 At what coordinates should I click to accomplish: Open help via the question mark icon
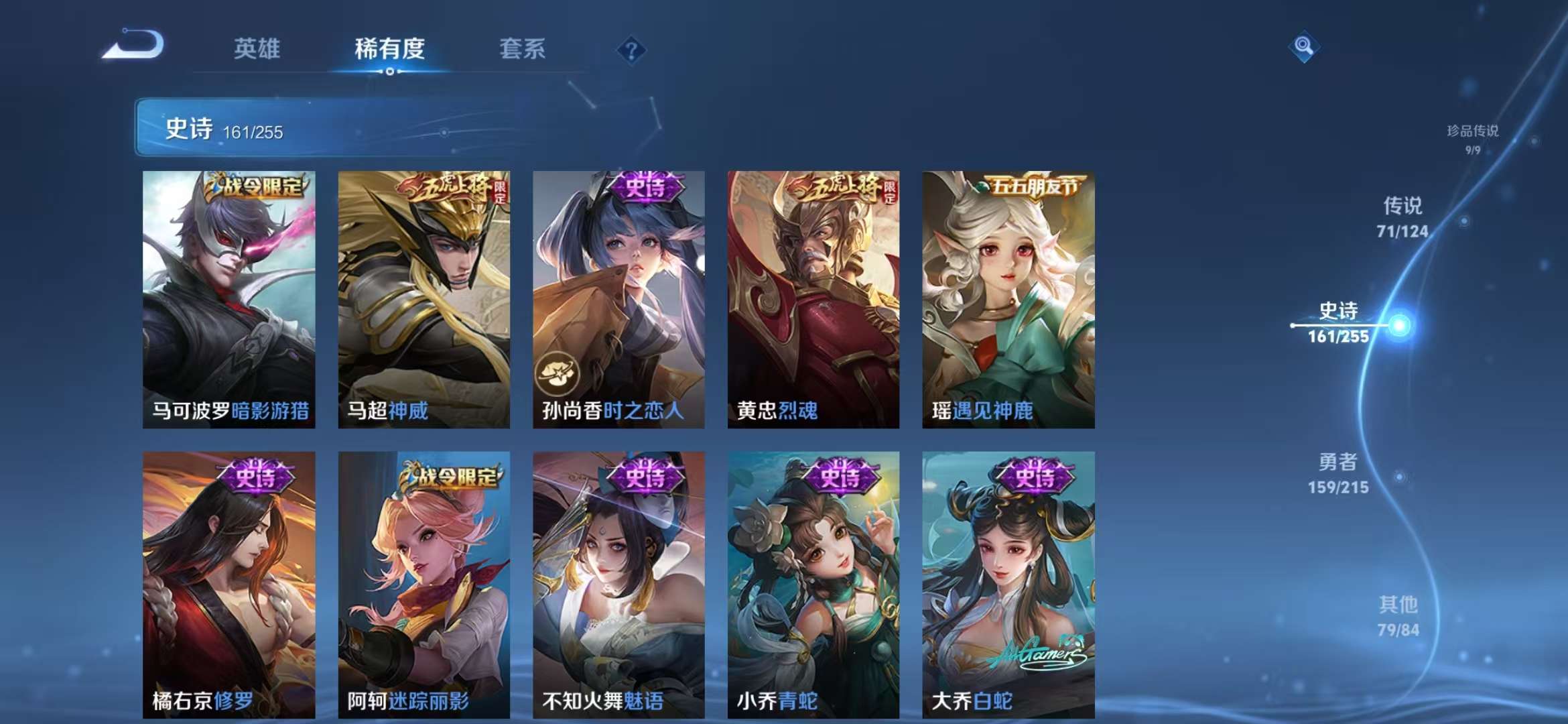click(x=631, y=50)
